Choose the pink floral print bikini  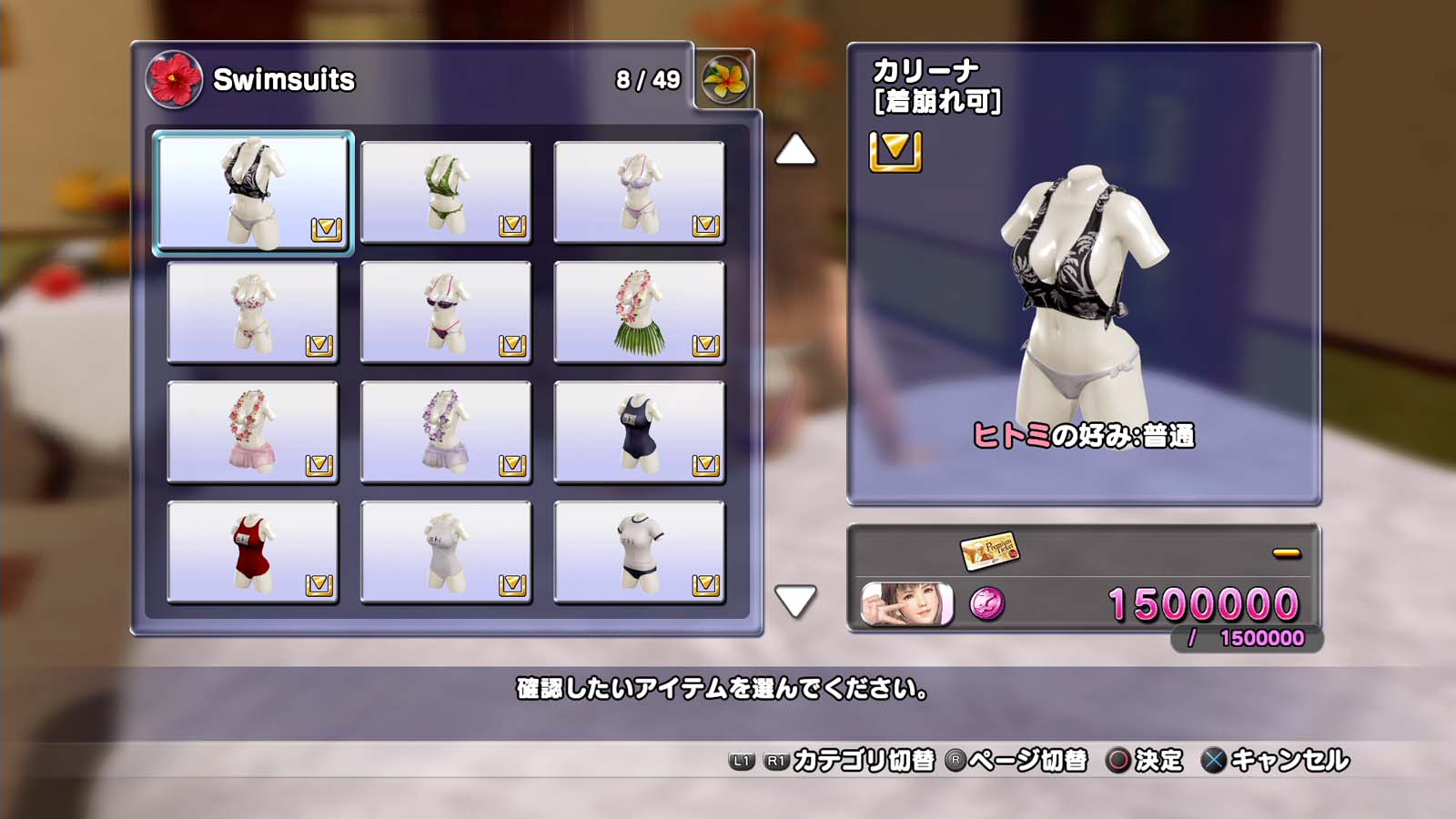[x=253, y=312]
